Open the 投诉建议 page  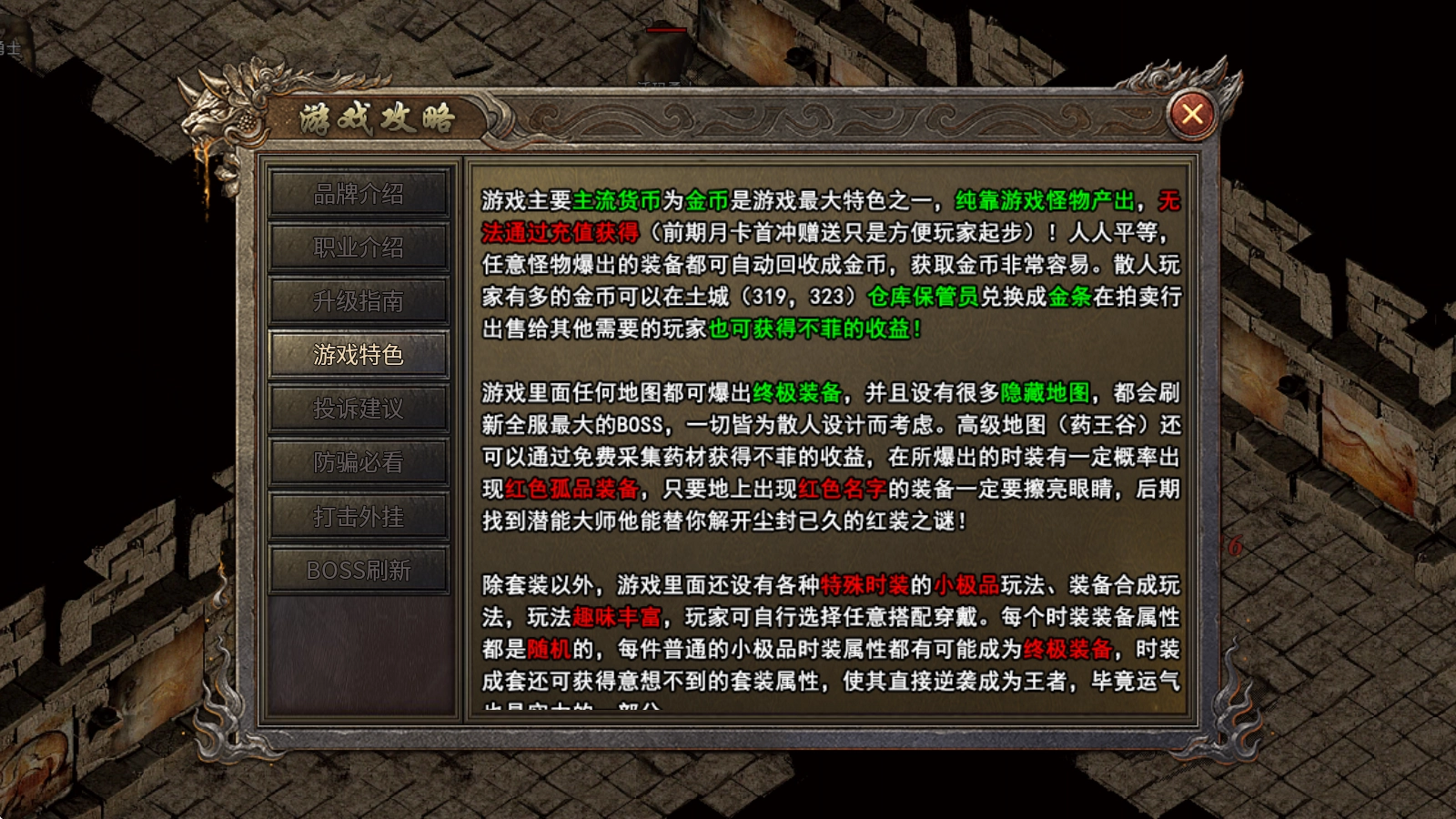point(359,409)
